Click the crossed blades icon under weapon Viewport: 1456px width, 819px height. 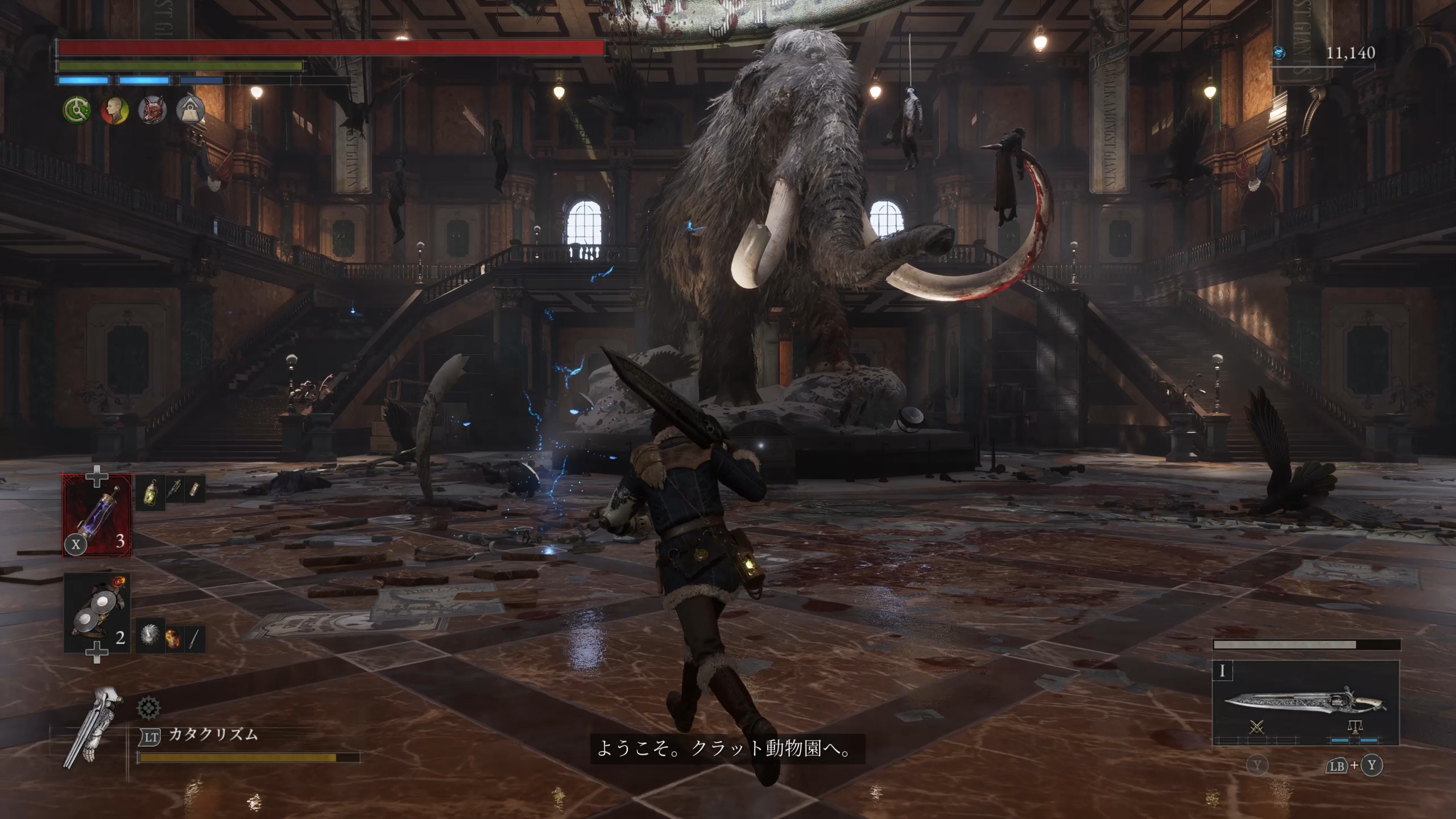pyautogui.click(x=1257, y=727)
